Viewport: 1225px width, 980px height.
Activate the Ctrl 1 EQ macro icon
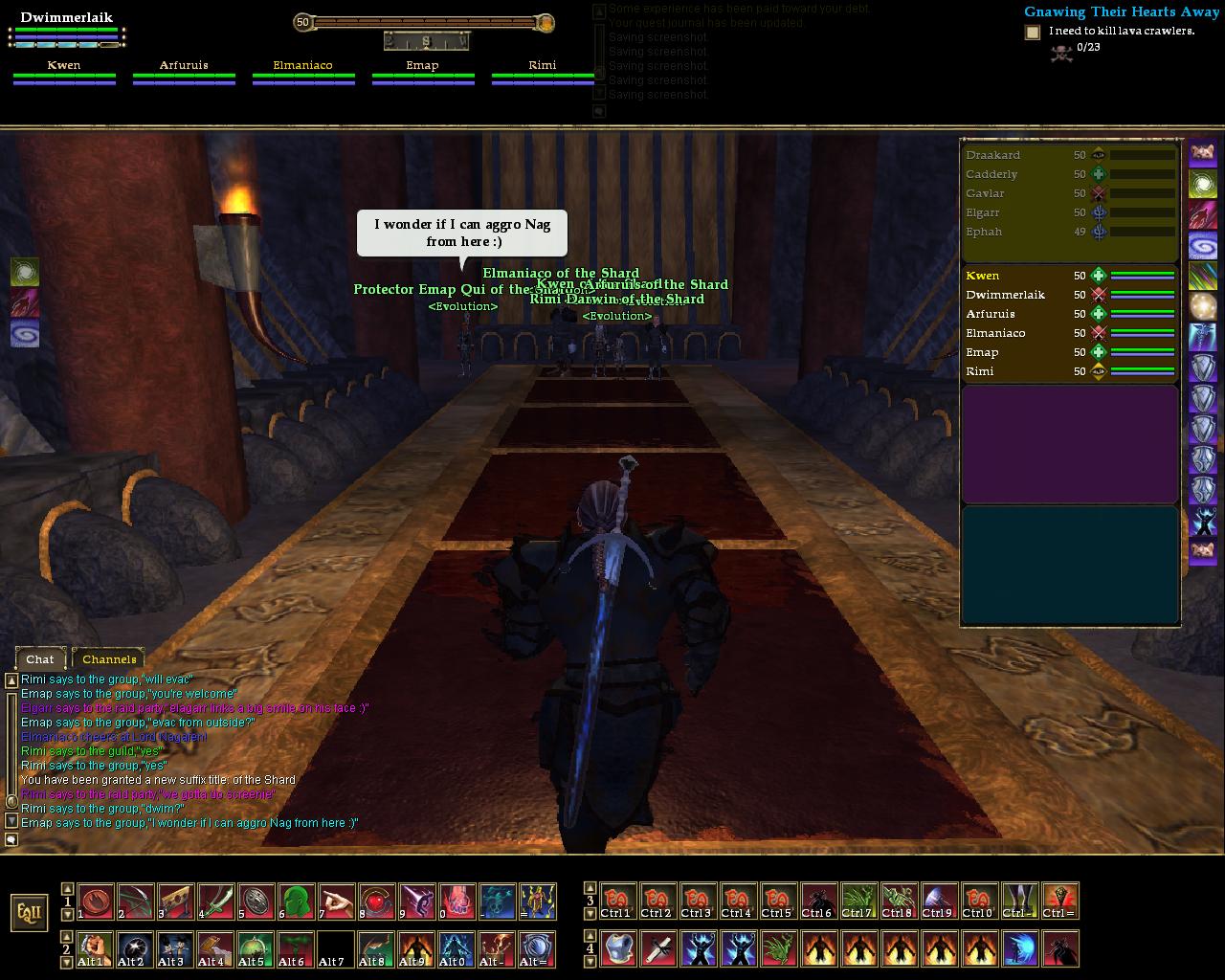(618, 901)
